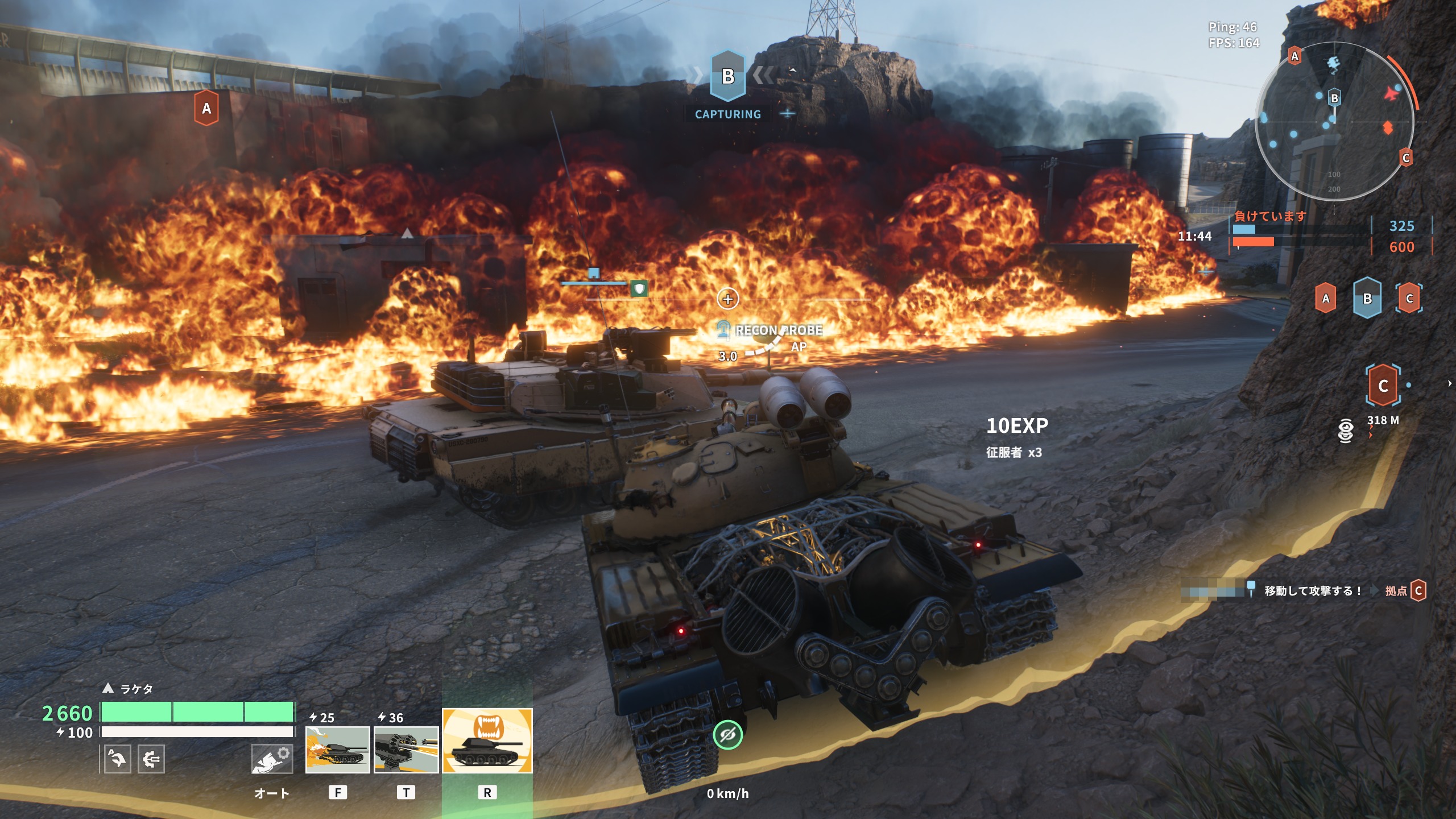Click capture point C in objective row

(1409, 299)
